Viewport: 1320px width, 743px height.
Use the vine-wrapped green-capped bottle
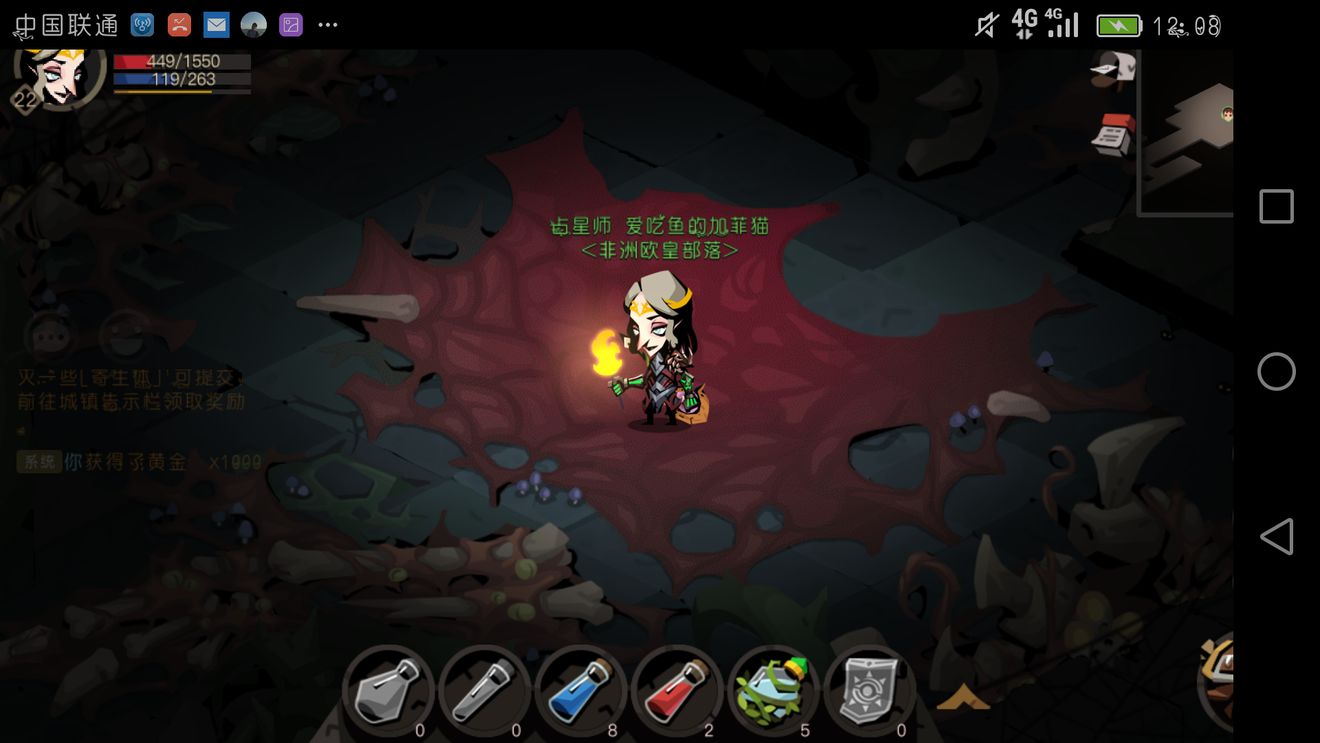tap(773, 690)
